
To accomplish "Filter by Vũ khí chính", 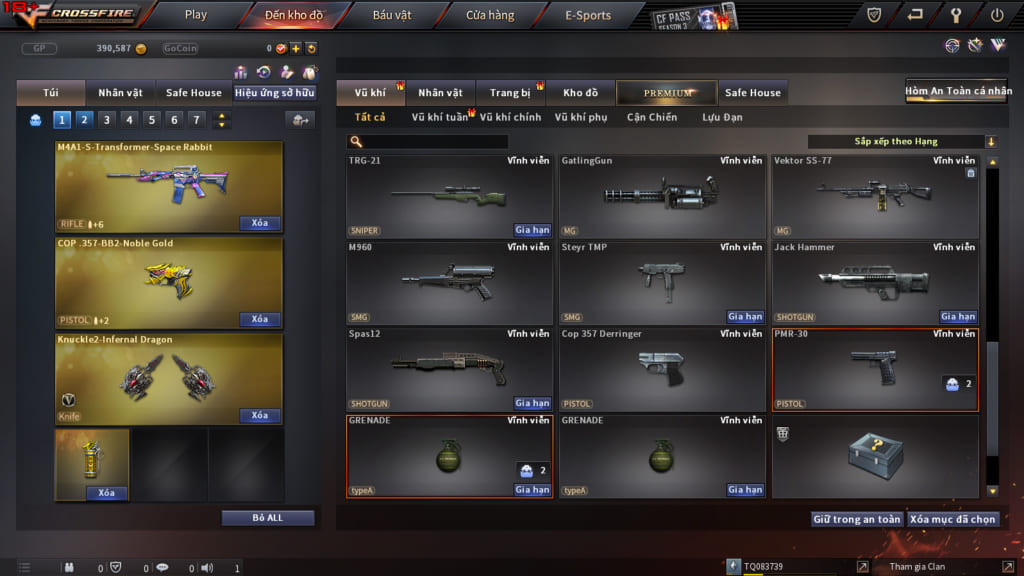I will point(510,117).
